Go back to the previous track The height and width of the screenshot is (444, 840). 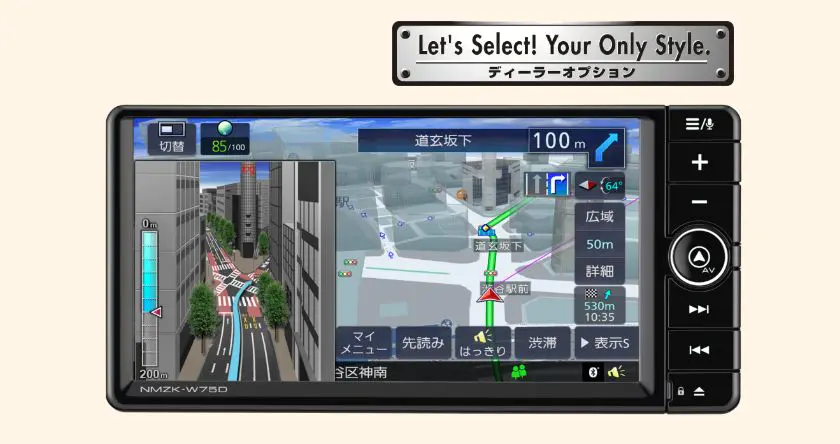click(x=699, y=349)
